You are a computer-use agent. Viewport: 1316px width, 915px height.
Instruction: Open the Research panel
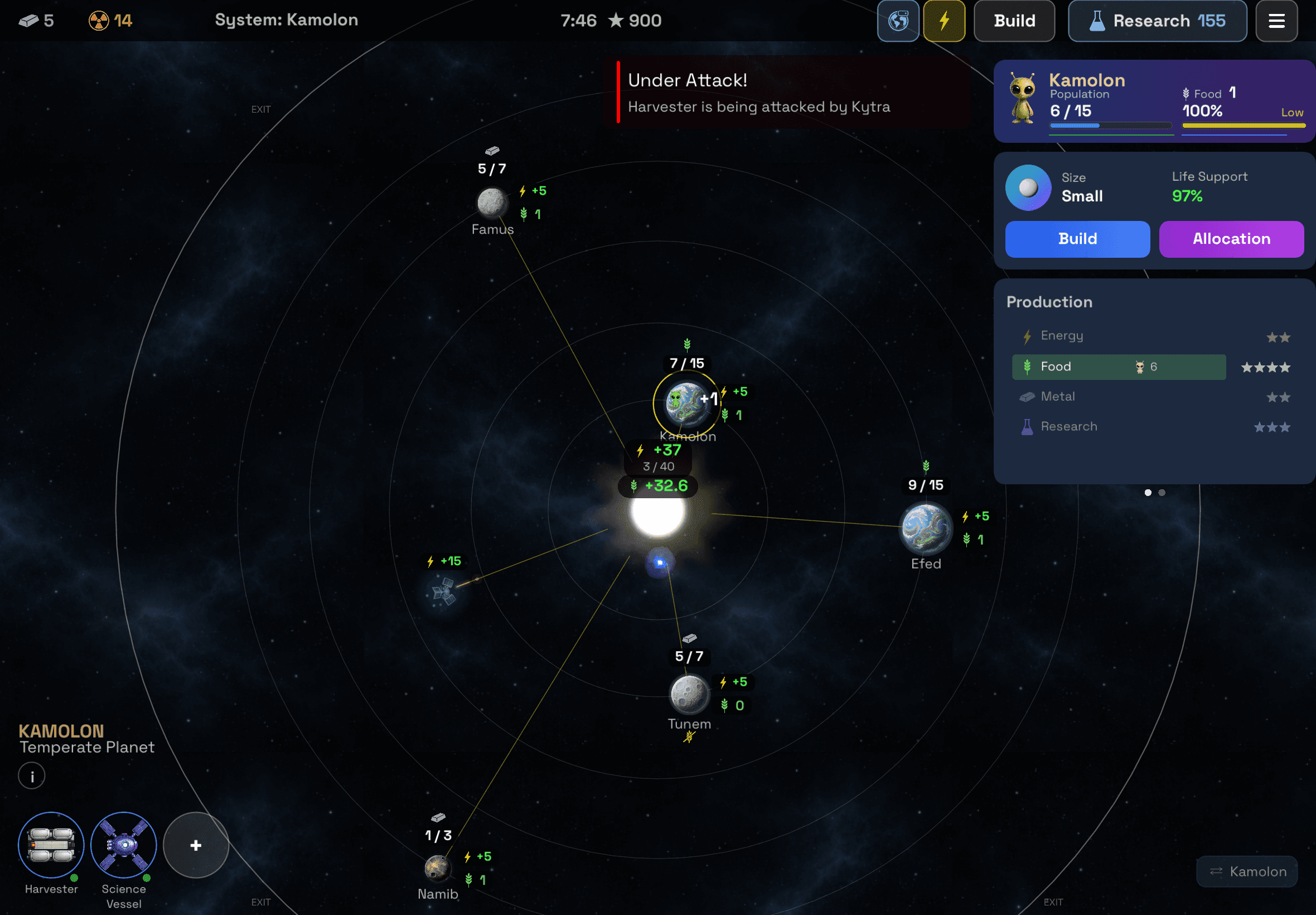[x=1157, y=21]
